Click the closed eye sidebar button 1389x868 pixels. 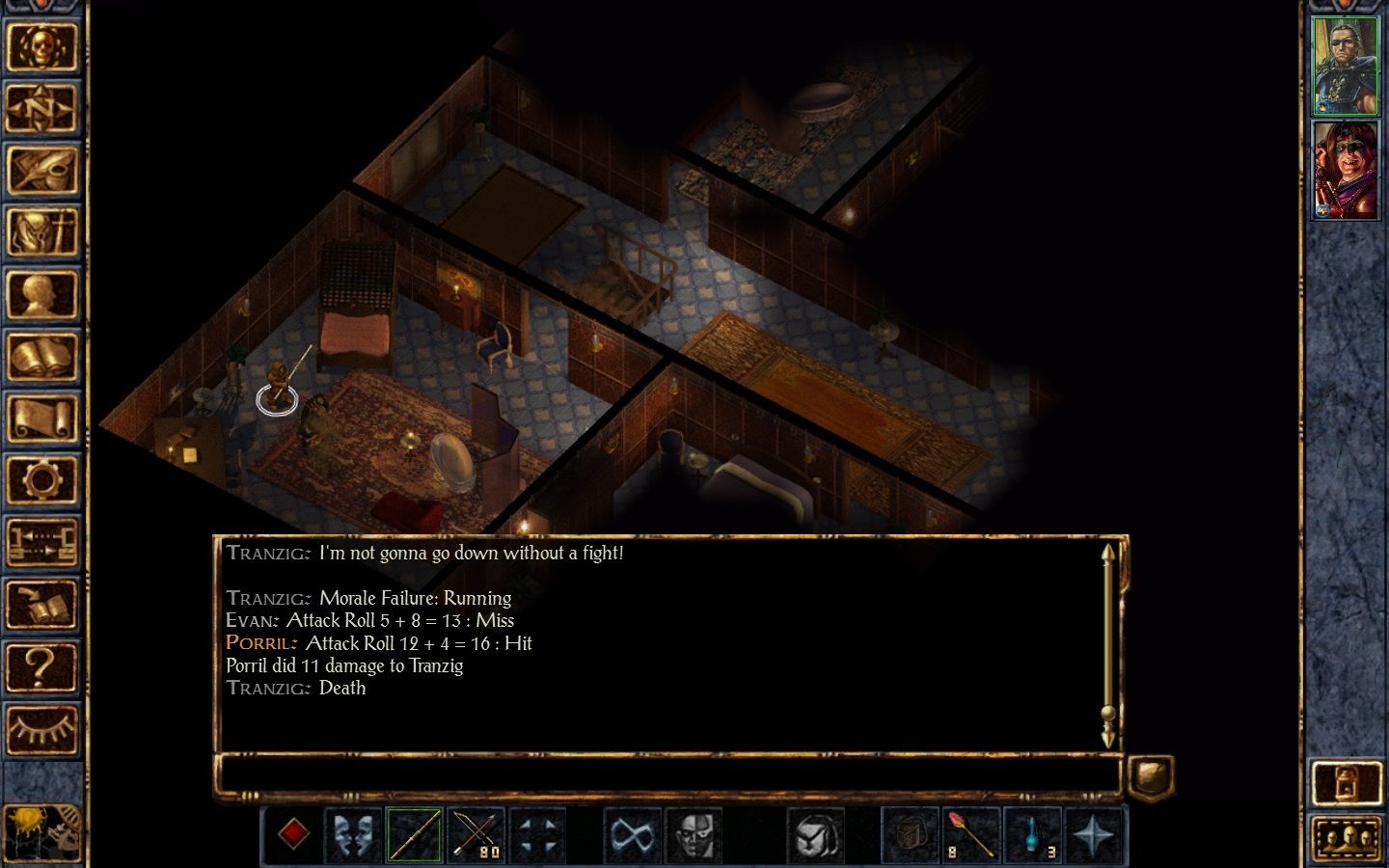click(x=41, y=728)
